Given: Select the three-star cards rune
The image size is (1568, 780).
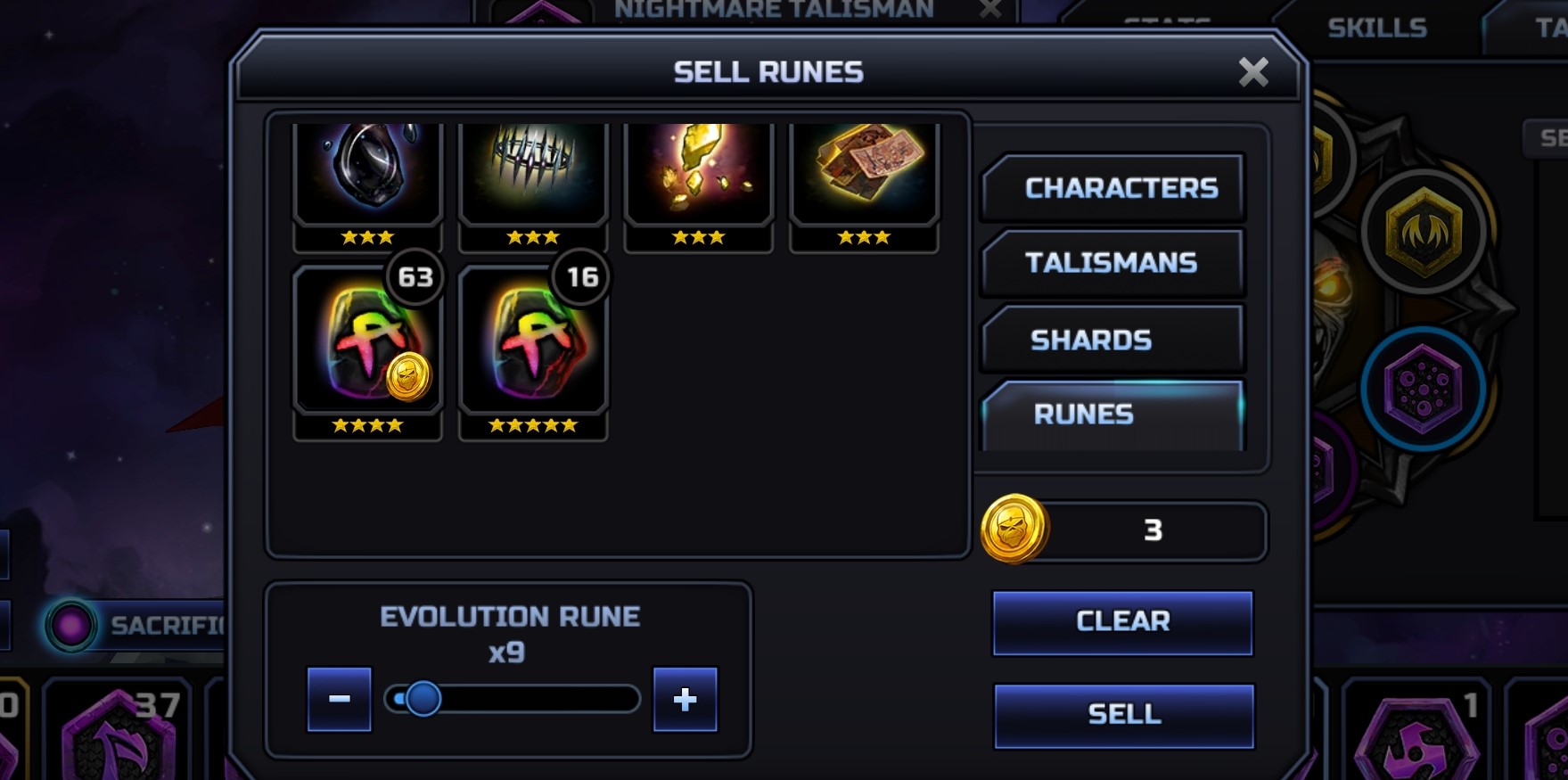Looking at the screenshot, I should click(x=864, y=172).
